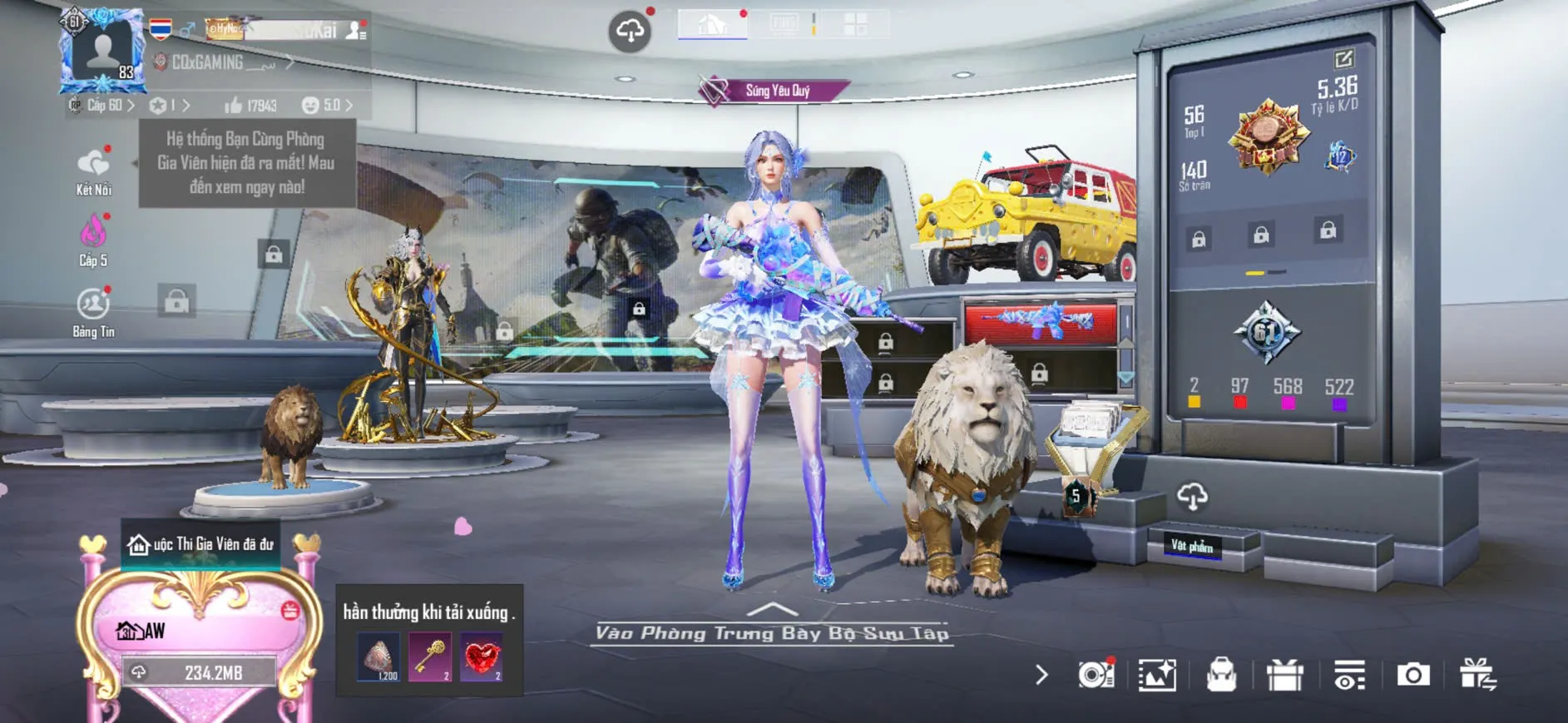Select the golden key reward
Image resolution: width=1568 pixels, height=723 pixels.
[x=430, y=657]
